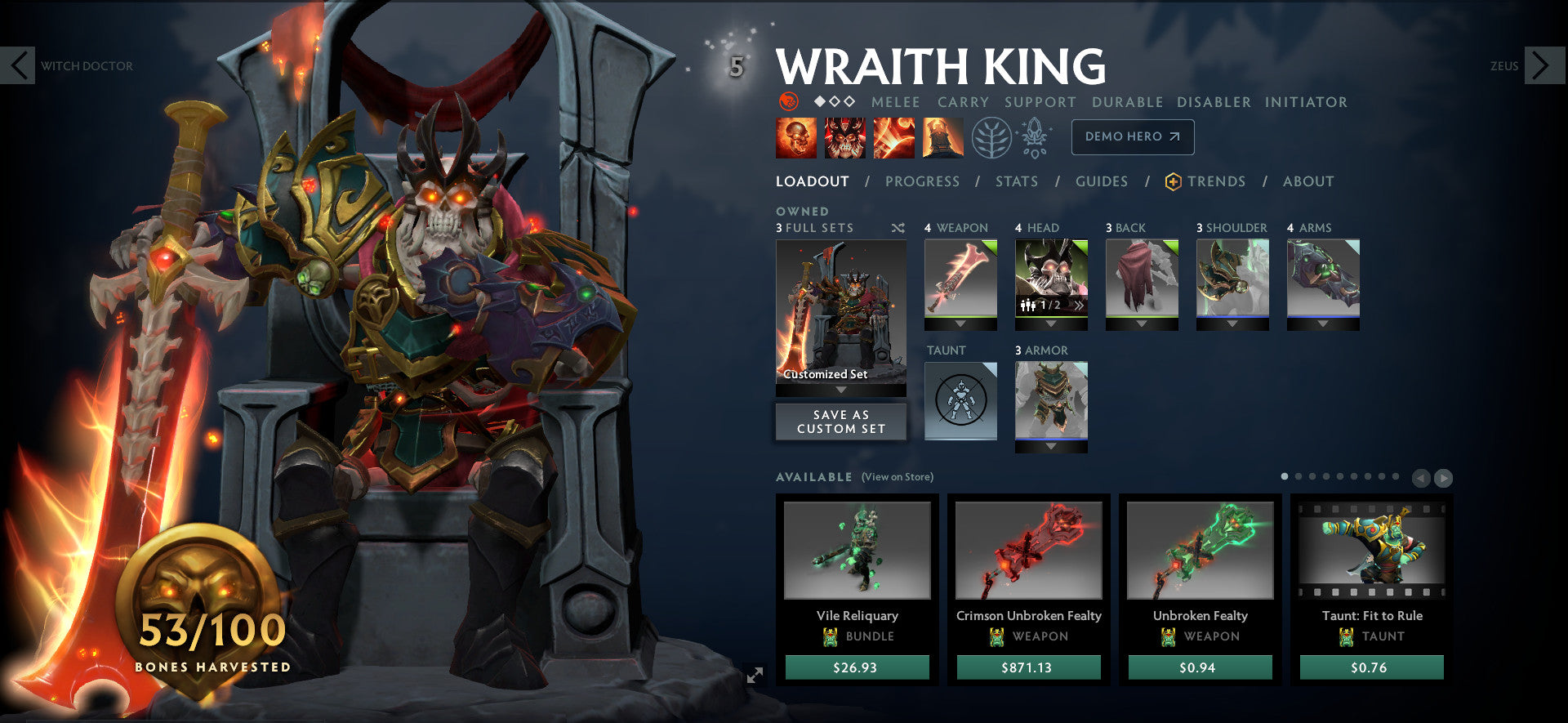Navigate forward to Zeus with right arrow
This screenshot has height=723, width=1568.
[x=1539, y=65]
